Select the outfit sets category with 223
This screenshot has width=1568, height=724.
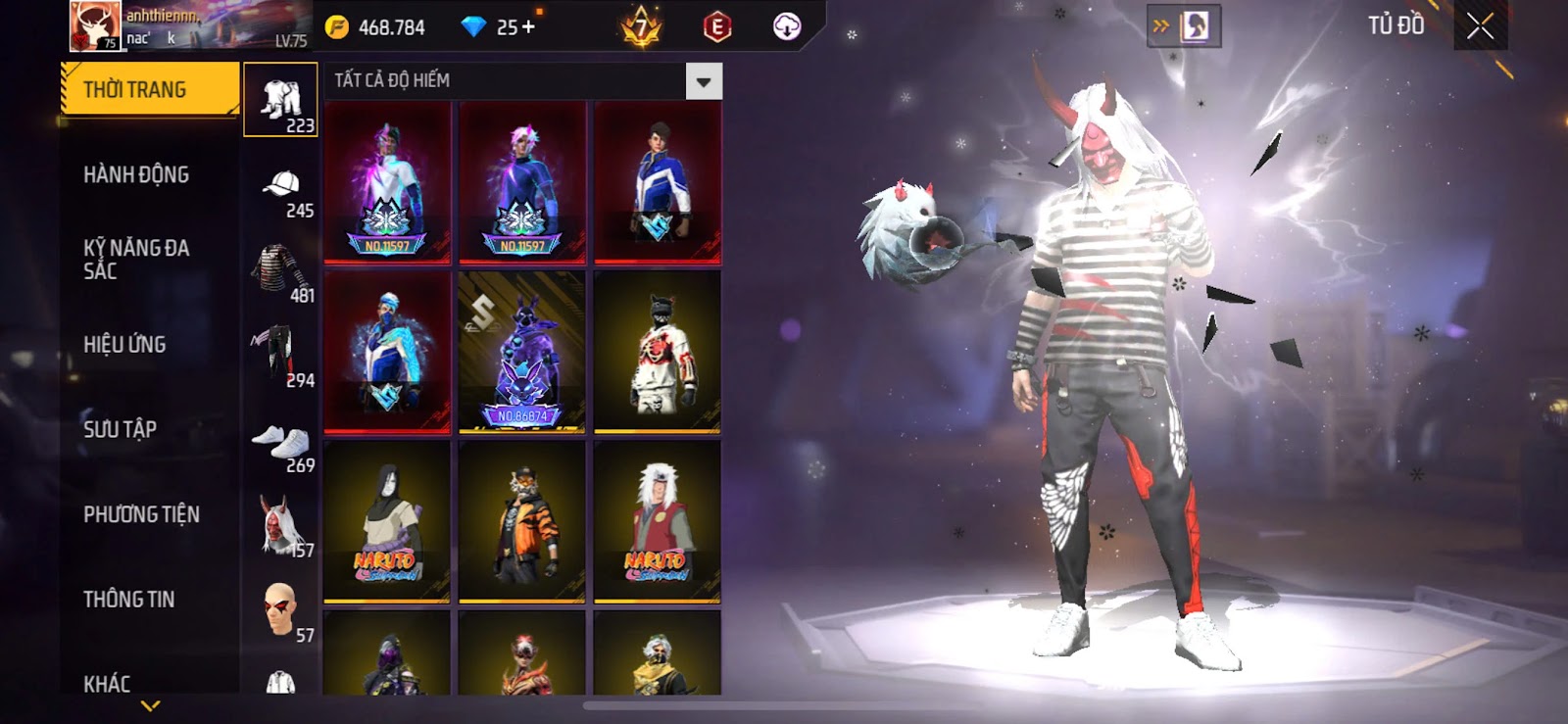pos(281,100)
